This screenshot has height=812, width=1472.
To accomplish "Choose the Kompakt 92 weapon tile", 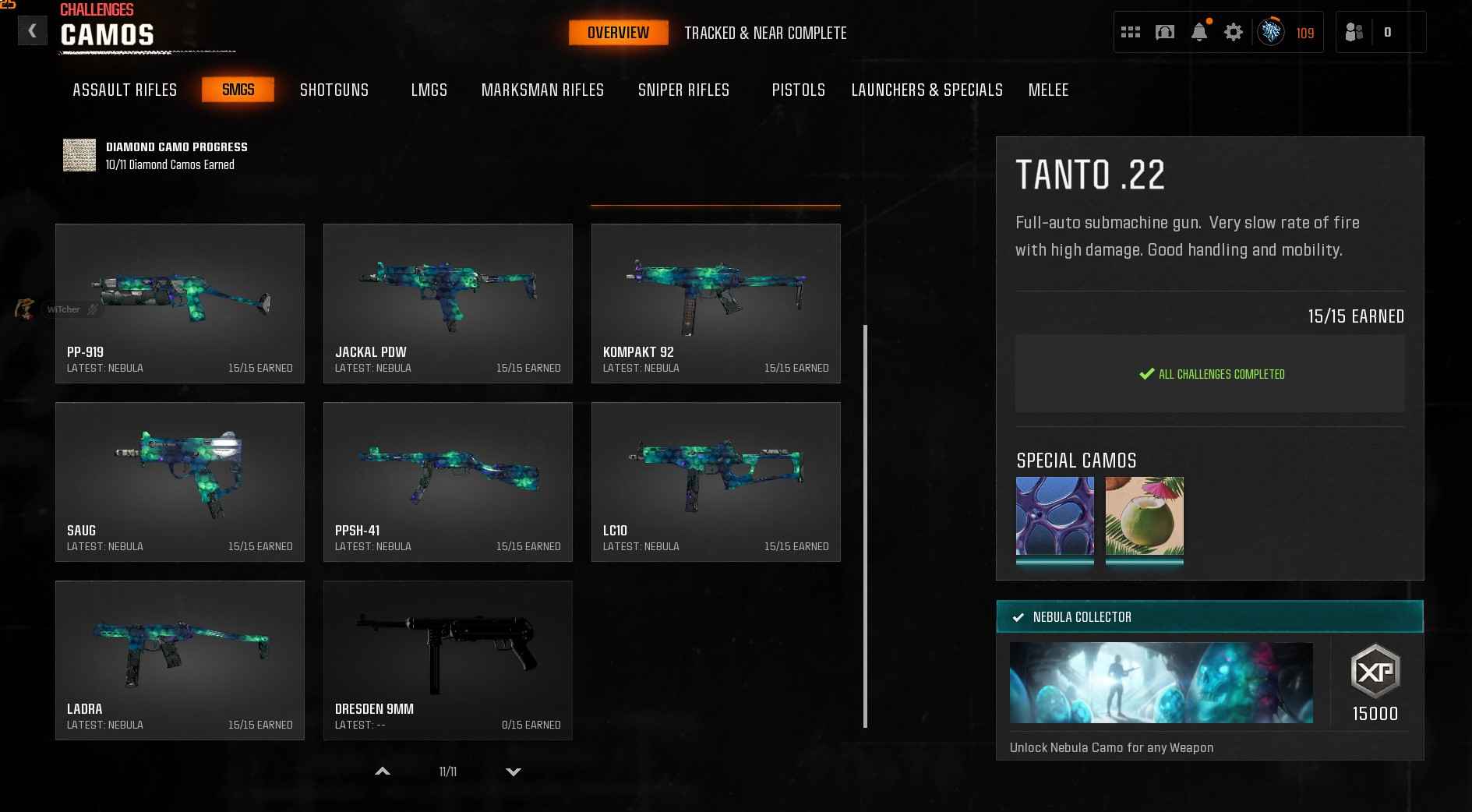I will pyautogui.click(x=715, y=303).
